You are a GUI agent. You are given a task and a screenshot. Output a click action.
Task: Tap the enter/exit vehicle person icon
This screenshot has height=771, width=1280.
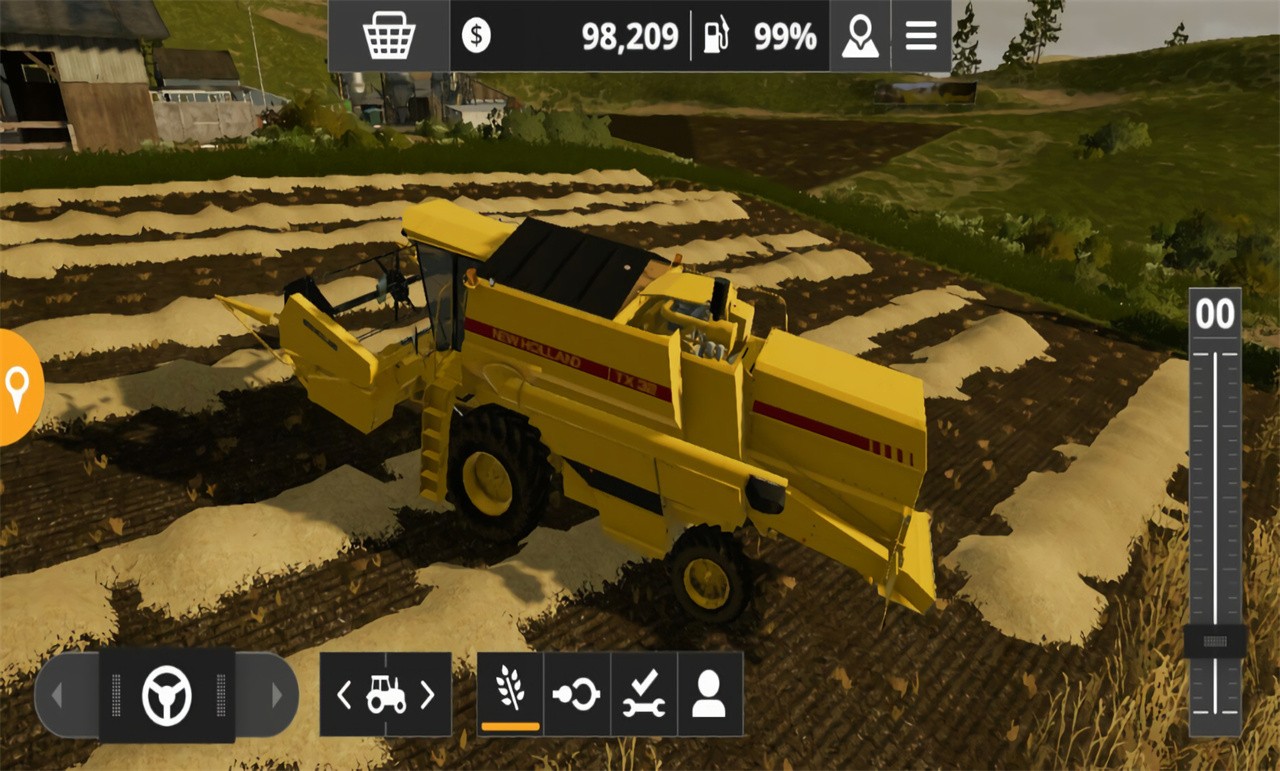(710, 692)
